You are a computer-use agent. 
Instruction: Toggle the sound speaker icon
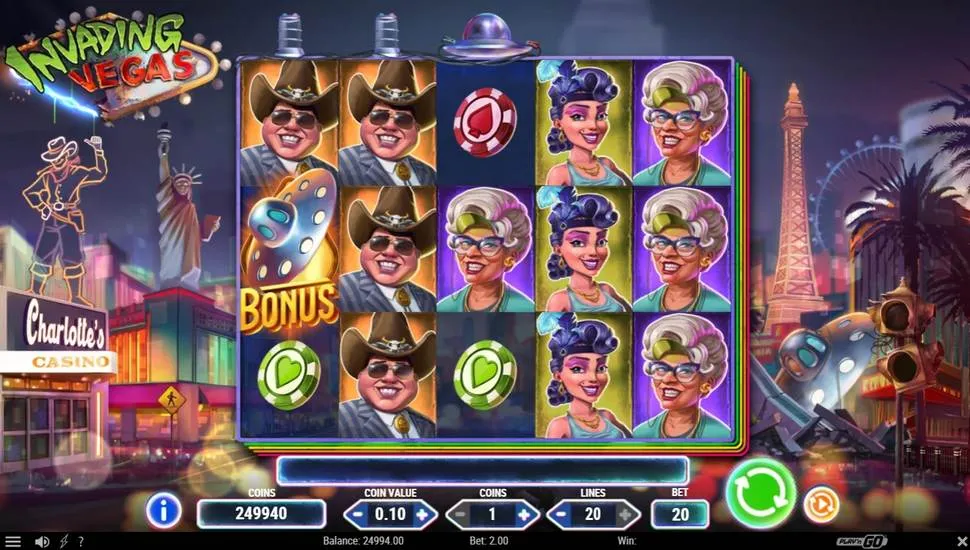pos(41,542)
